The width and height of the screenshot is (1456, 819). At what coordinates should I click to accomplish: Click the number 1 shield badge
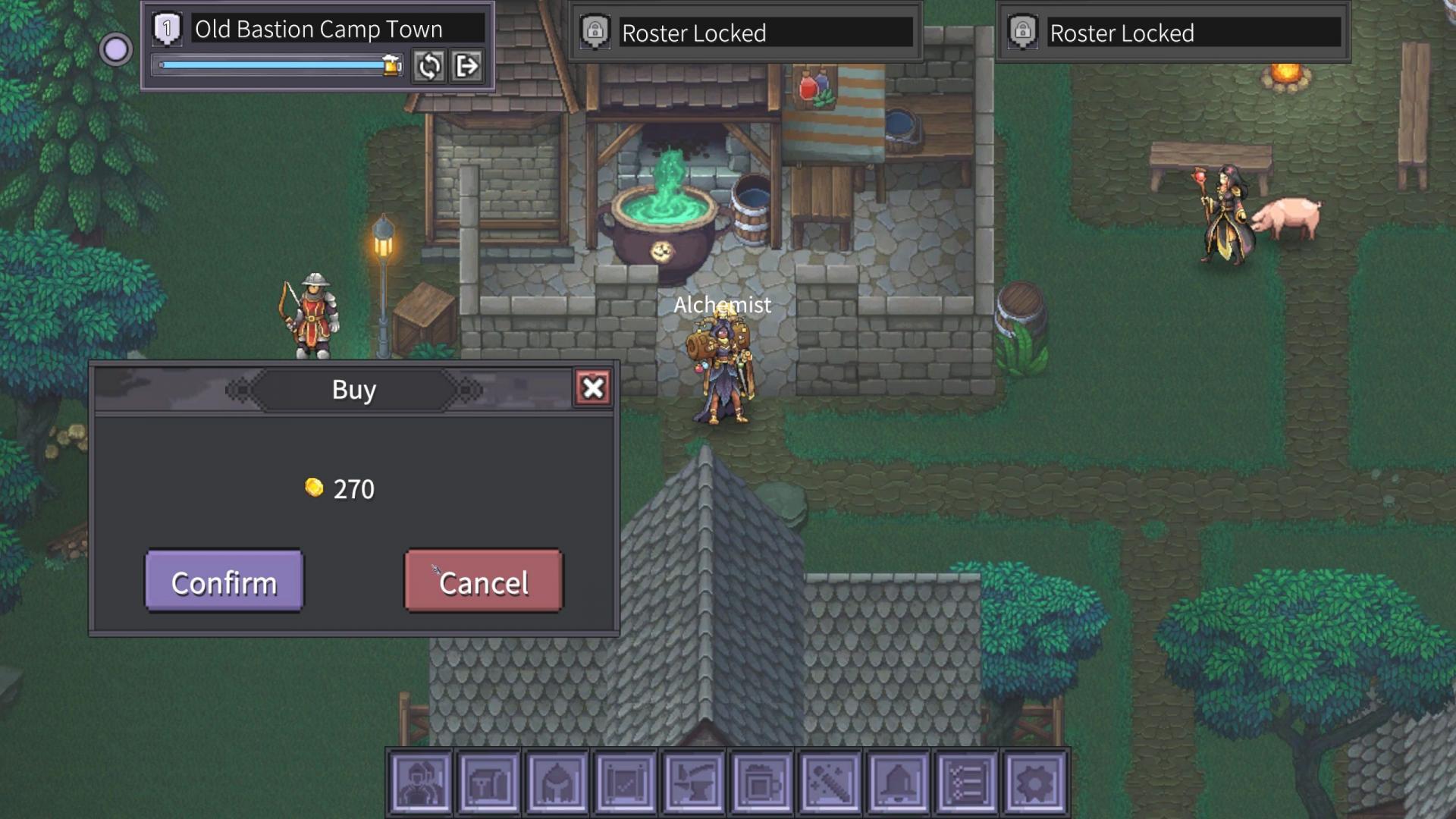coord(167,29)
